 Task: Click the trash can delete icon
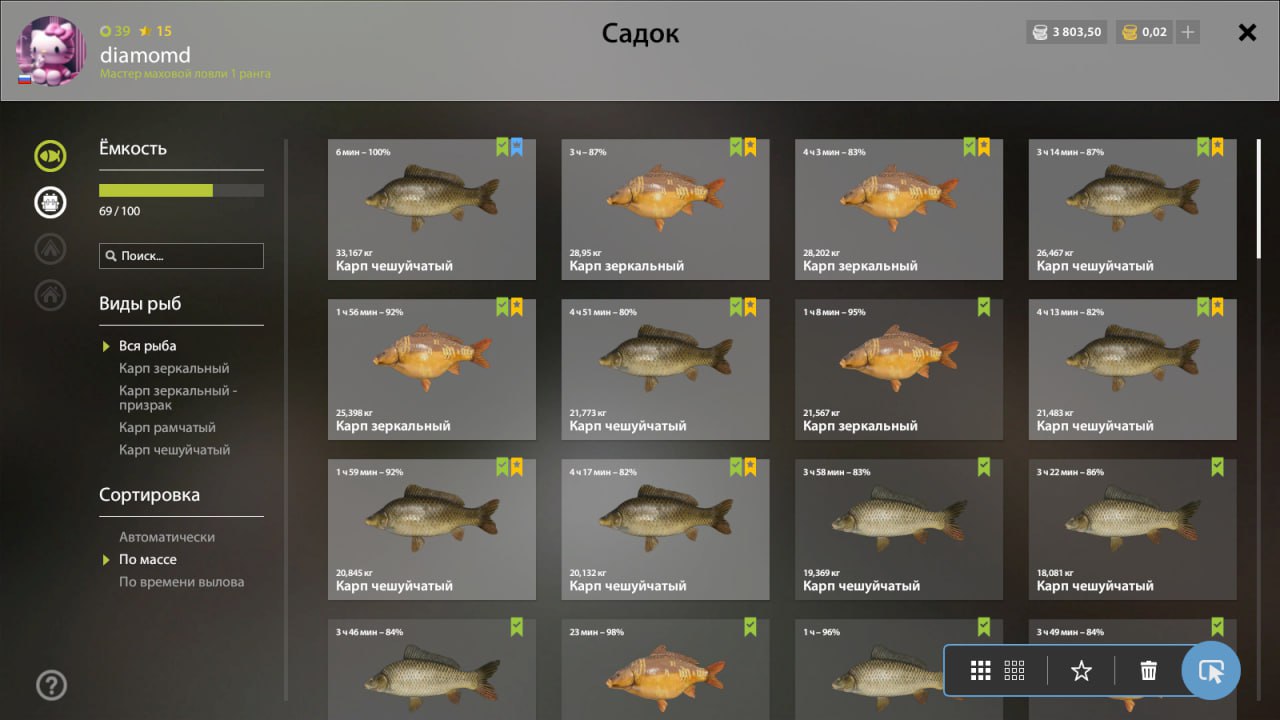(x=1149, y=671)
